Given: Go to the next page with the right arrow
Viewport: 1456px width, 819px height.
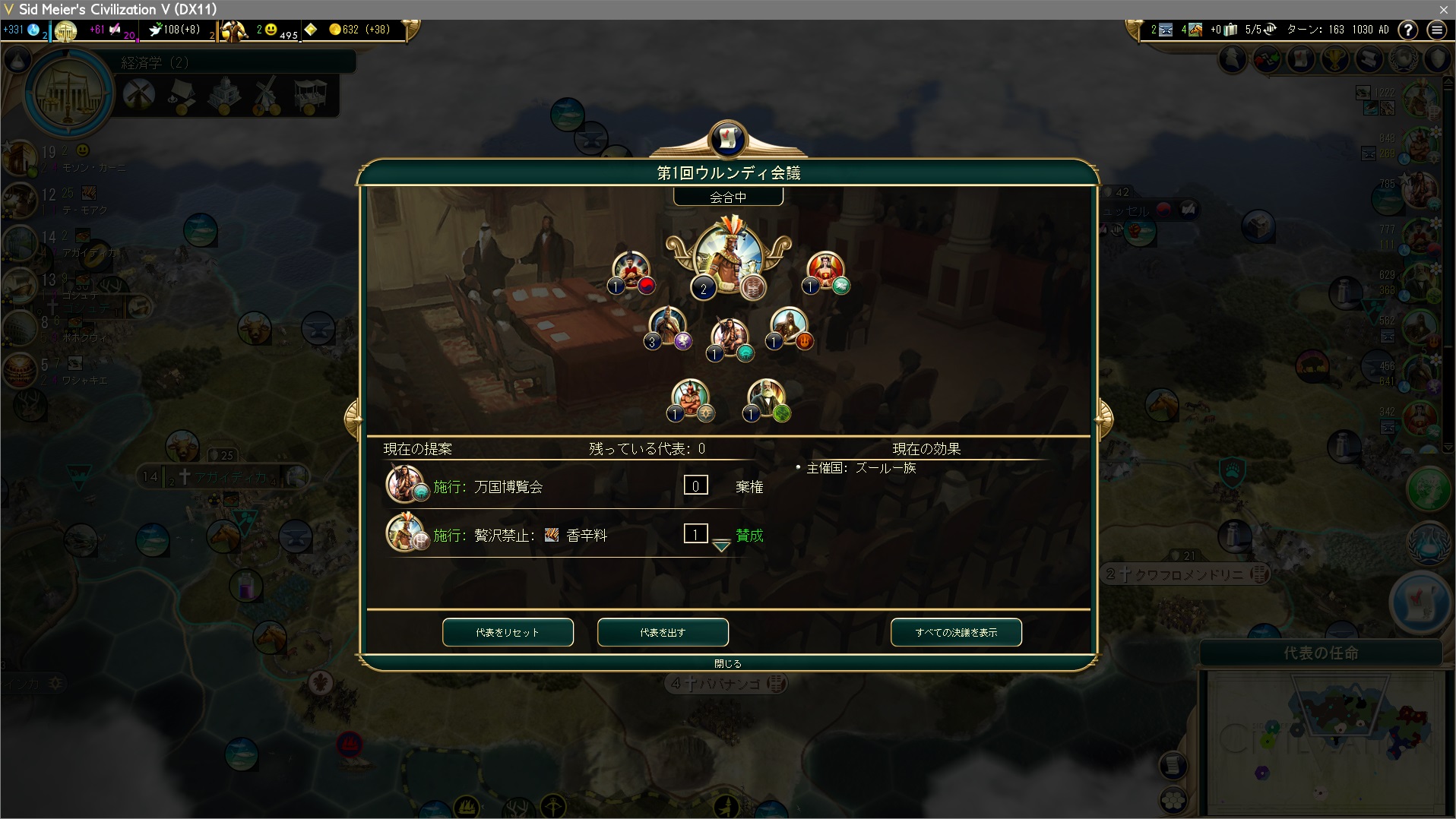Looking at the screenshot, I should (x=1103, y=419).
